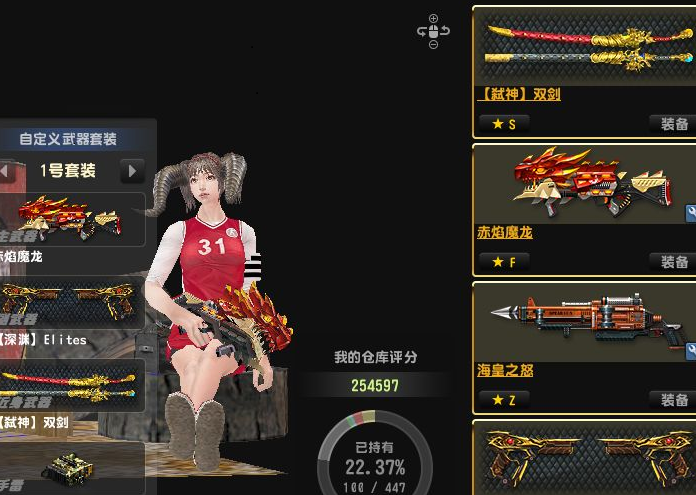Select the 赤焰魔龙 primary slot in the set
696x495 pixels.
coord(72,220)
